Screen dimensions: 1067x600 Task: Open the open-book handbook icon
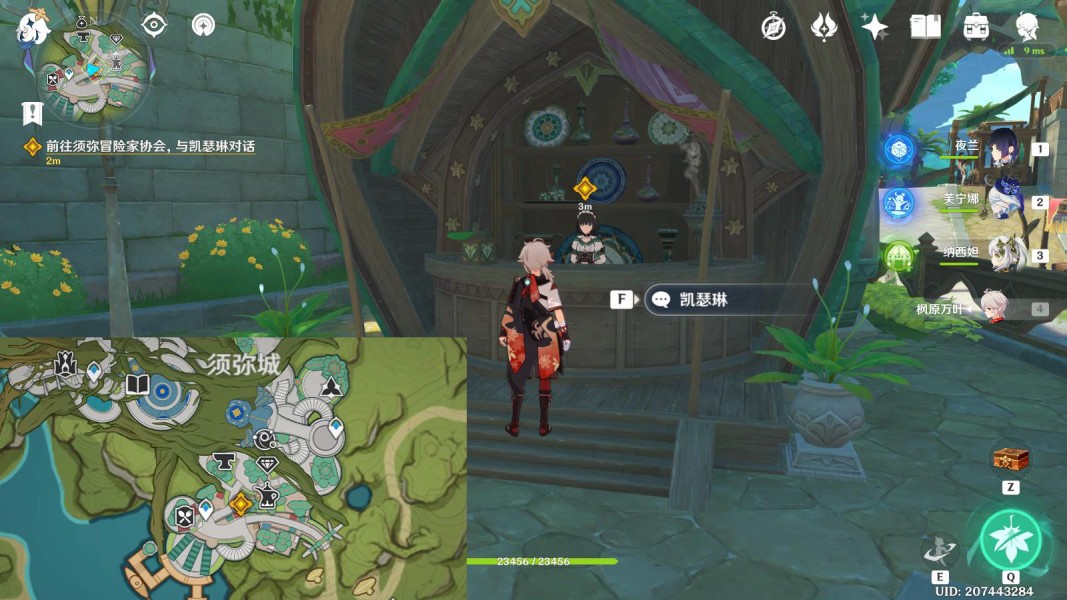[926, 27]
